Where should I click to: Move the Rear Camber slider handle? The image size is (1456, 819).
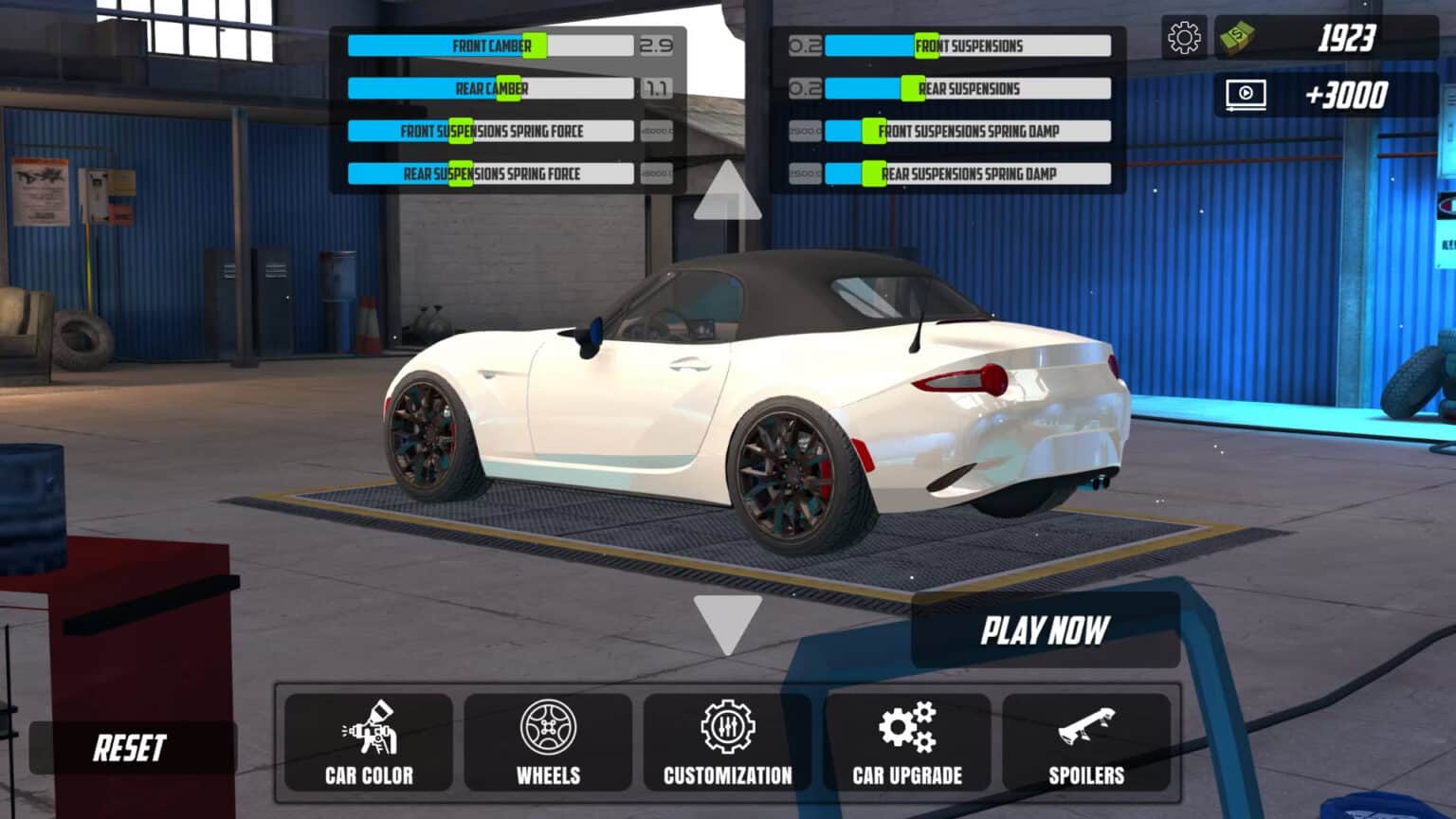point(507,88)
